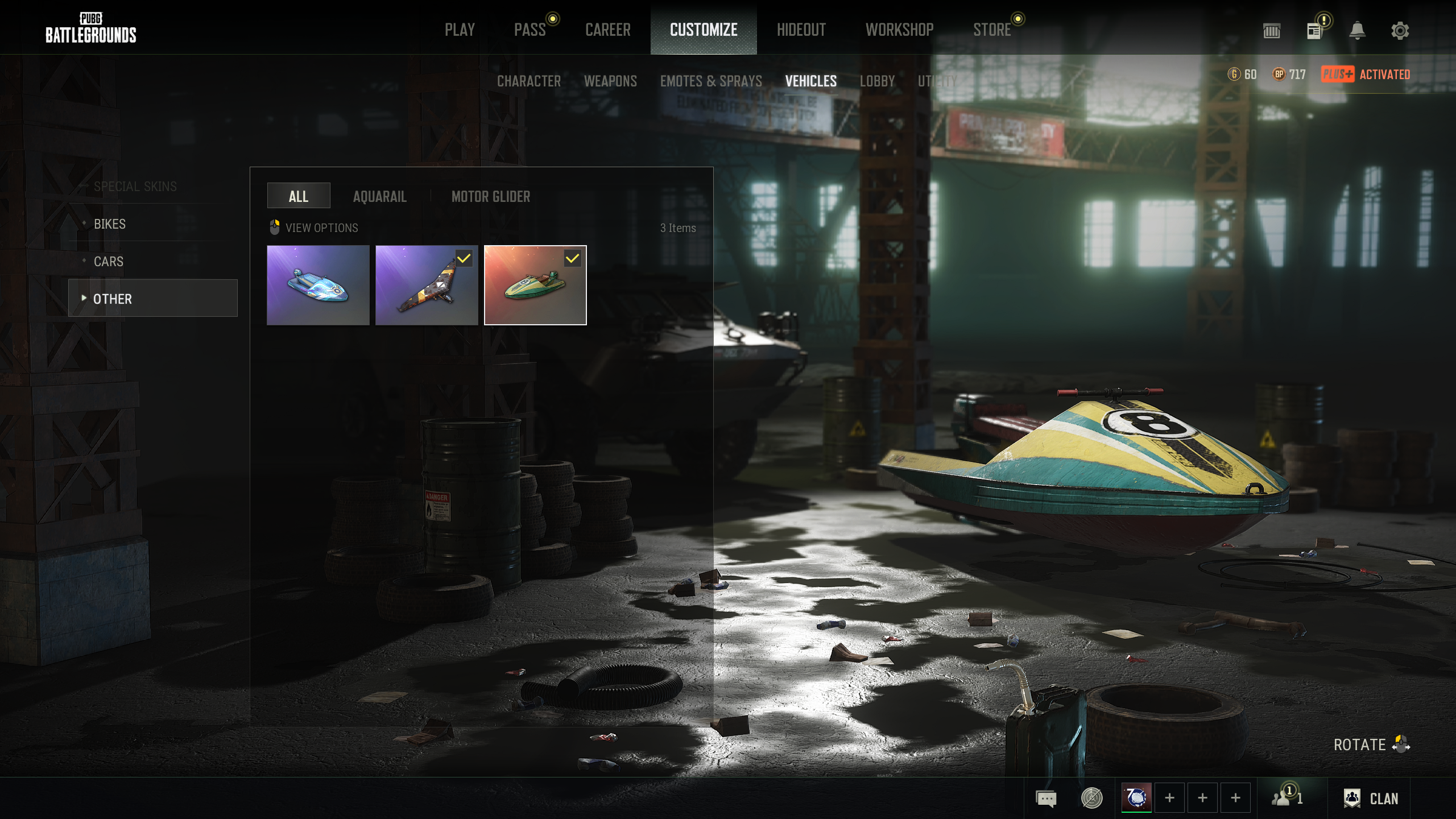Select the orange motor glider skin
The width and height of the screenshot is (1456, 819).
427,285
